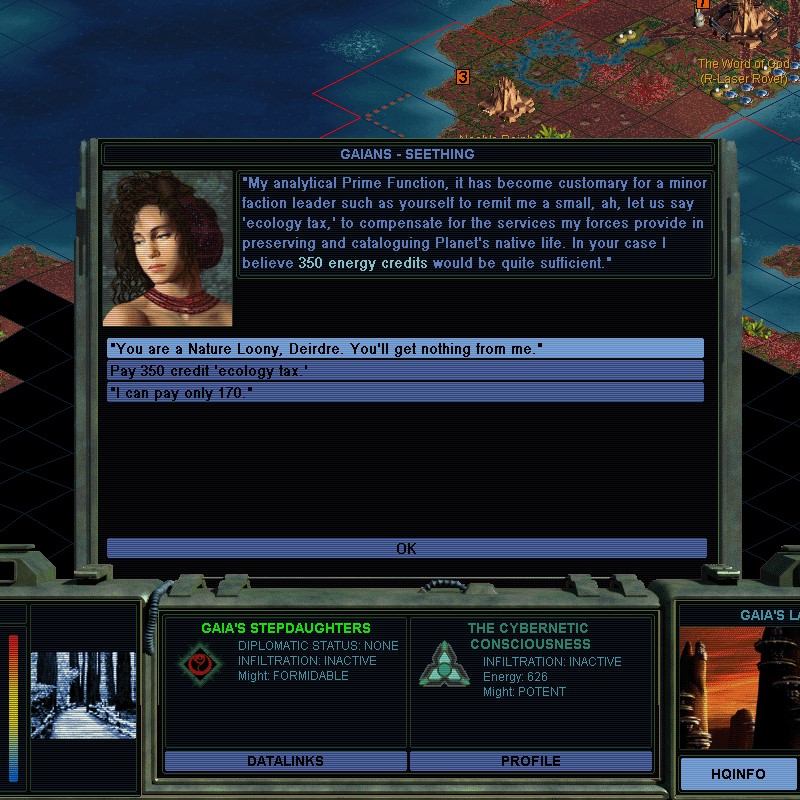The height and width of the screenshot is (800, 800).
Task: Pick the "I can pay only 170" reply
Action: 405,392
